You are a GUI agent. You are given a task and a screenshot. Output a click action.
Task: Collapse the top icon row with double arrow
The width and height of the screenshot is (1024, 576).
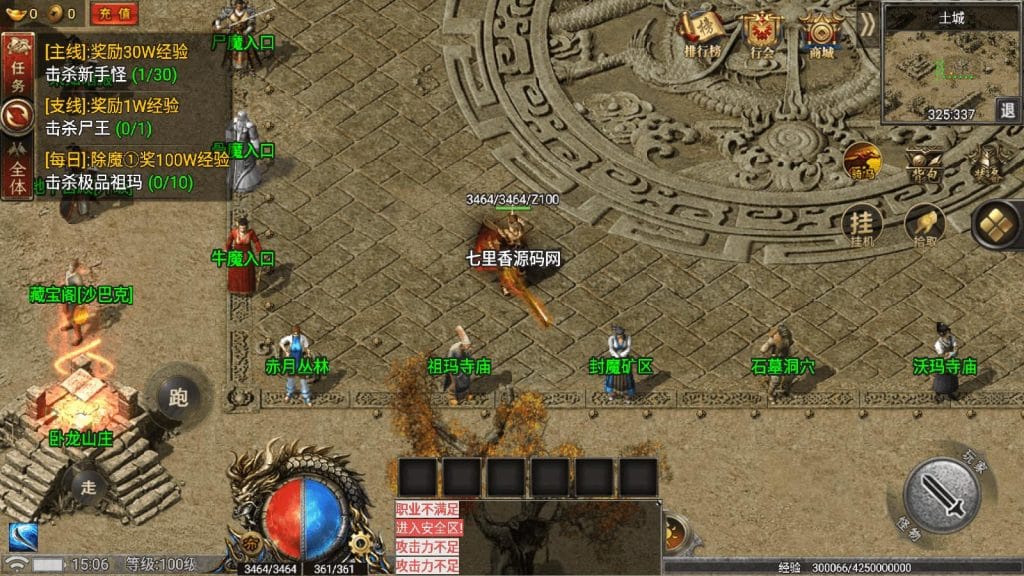coord(867,24)
